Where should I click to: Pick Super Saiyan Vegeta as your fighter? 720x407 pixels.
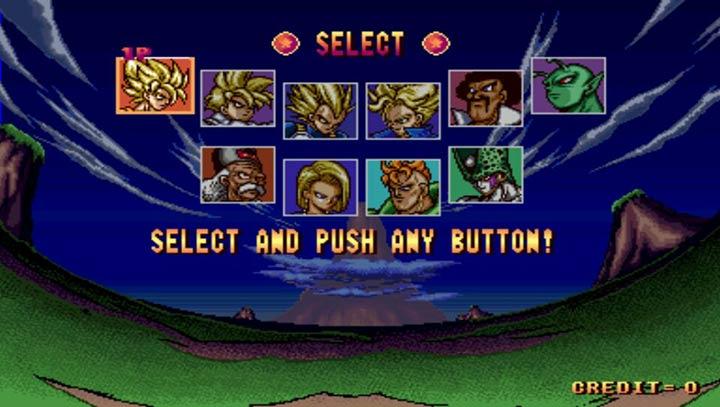(x=320, y=109)
